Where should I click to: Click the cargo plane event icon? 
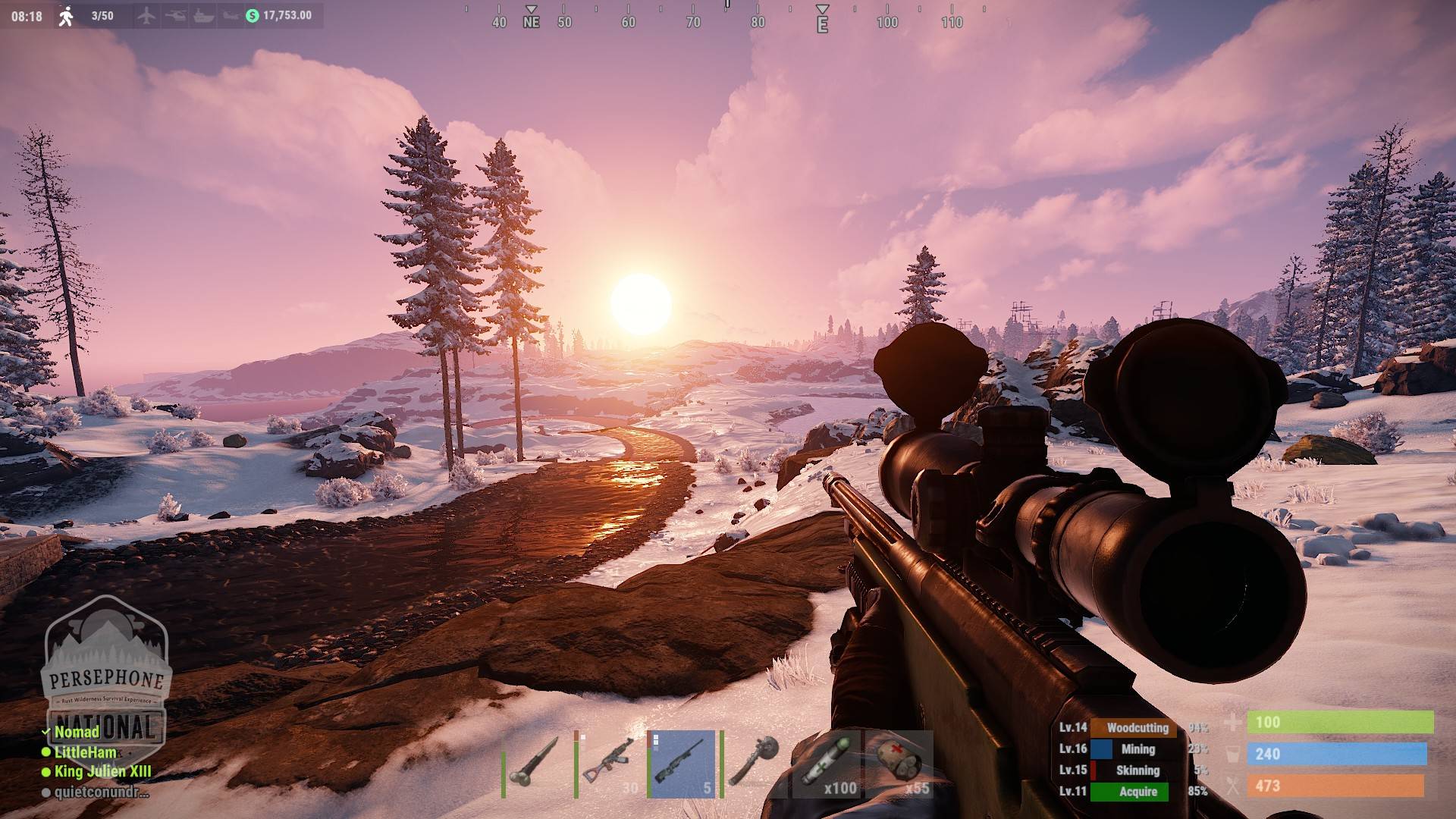(x=146, y=15)
